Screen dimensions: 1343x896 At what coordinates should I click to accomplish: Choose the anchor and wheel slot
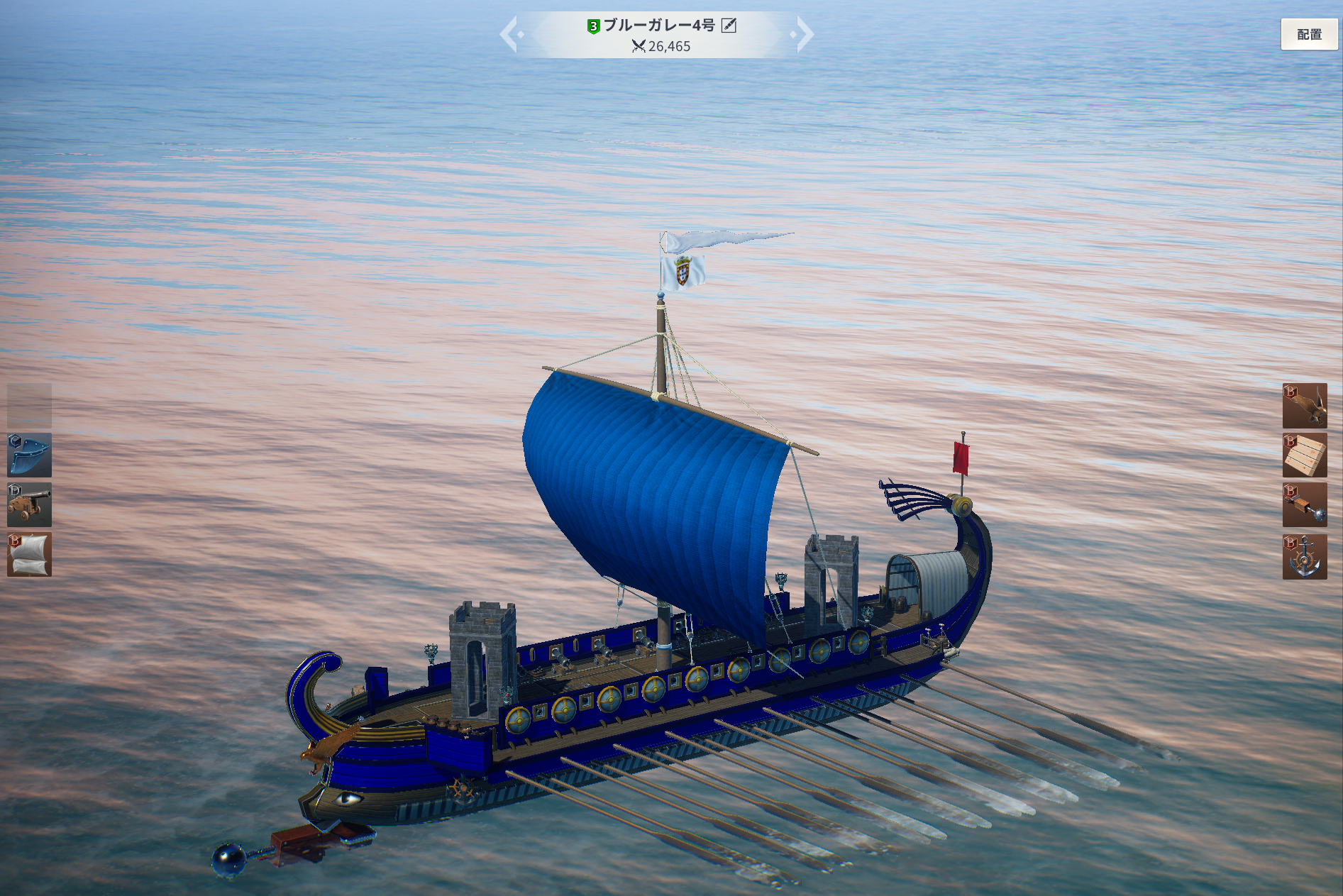pos(1305,557)
